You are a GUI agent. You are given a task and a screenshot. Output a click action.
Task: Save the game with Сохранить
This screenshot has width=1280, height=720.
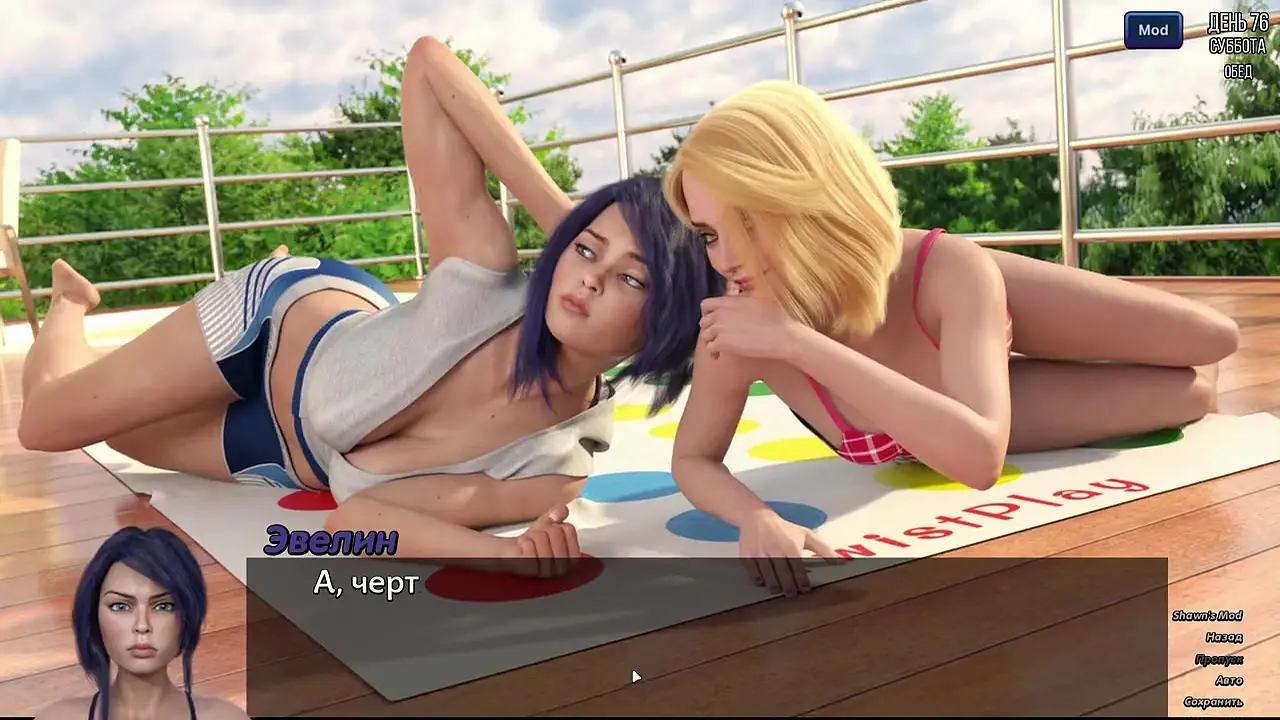click(x=1212, y=702)
